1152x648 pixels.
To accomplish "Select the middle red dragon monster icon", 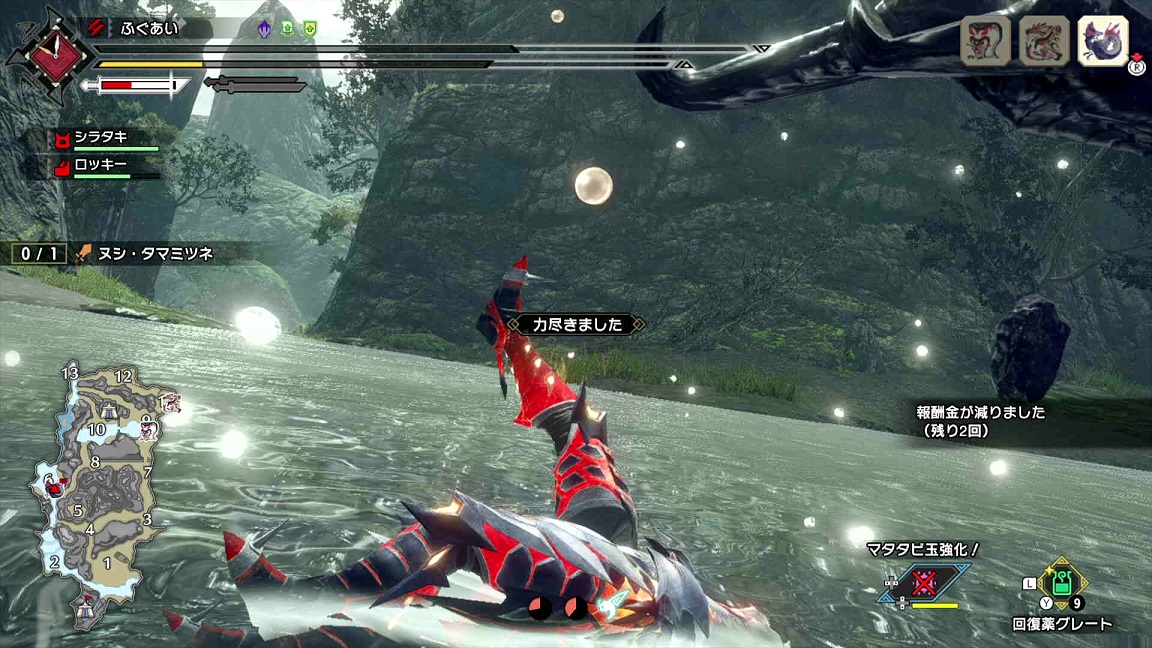I will 1044,41.
